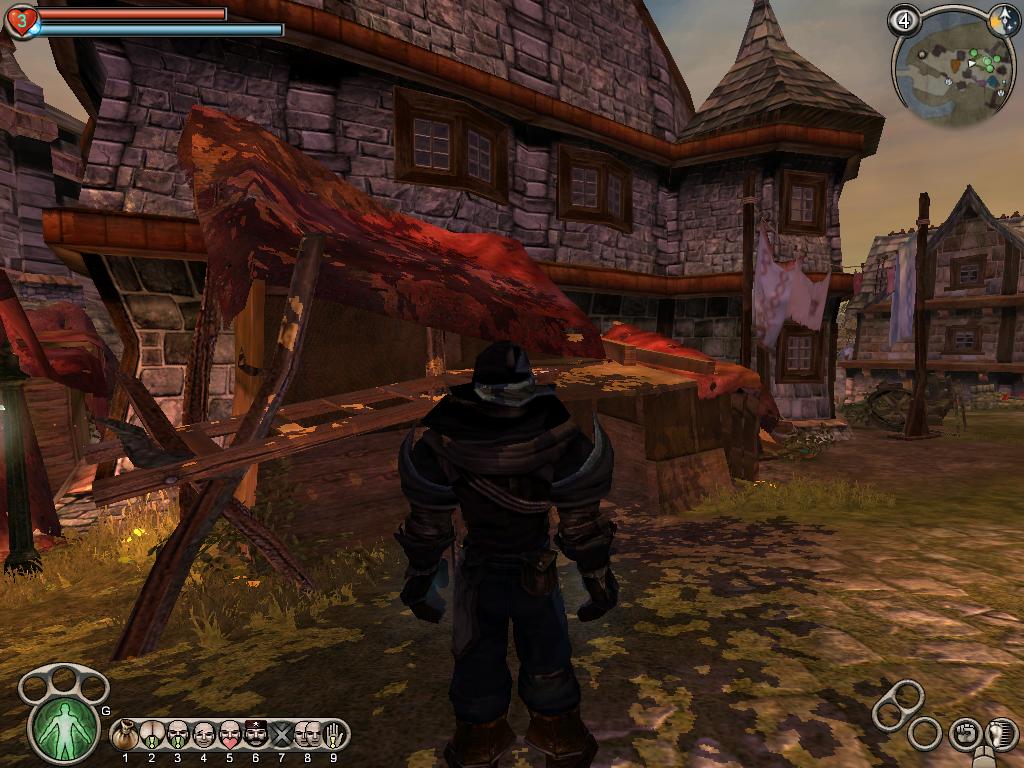Use the fart expression in slot 2
Image resolution: width=1024 pixels, height=768 pixels.
click(152, 735)
